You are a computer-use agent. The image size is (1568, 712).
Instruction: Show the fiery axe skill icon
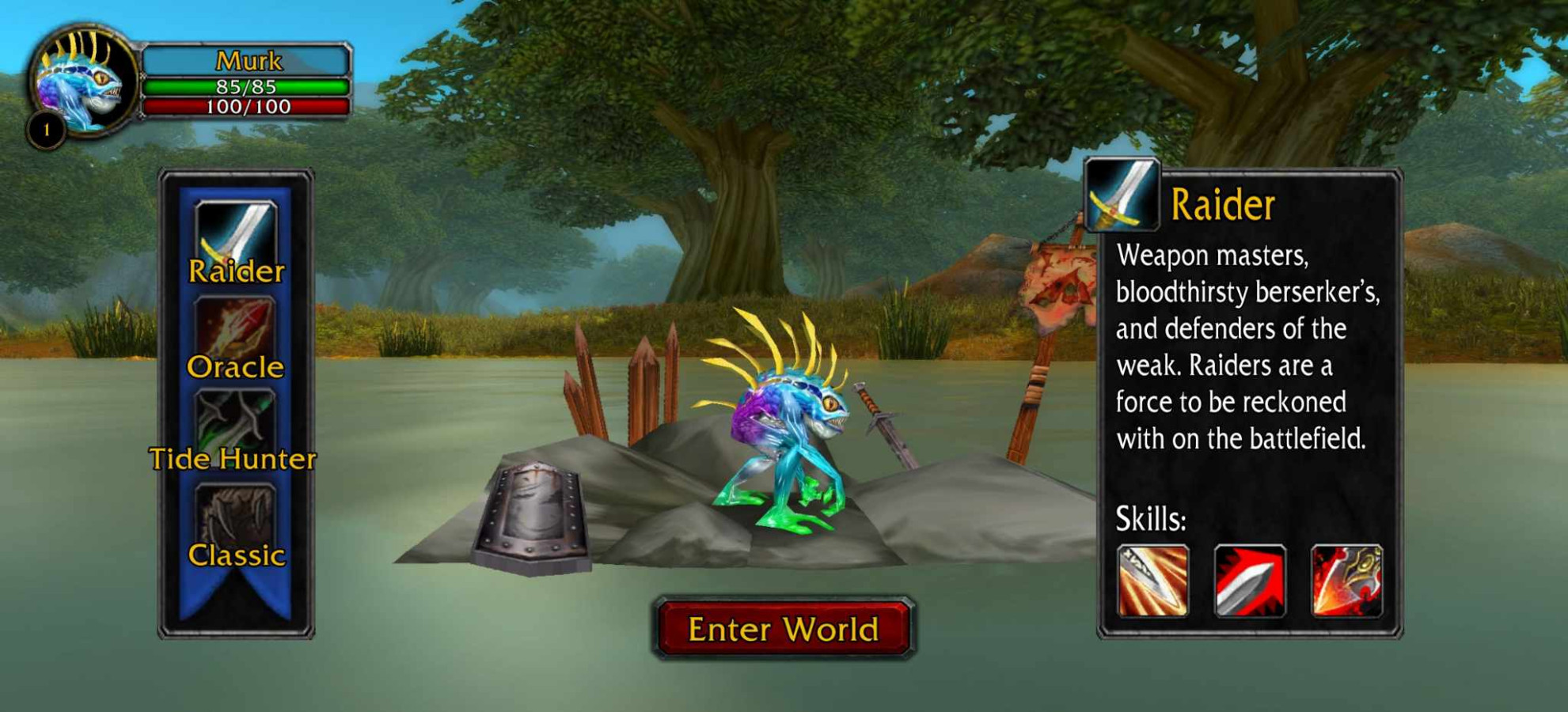[x=1346, y=581]
